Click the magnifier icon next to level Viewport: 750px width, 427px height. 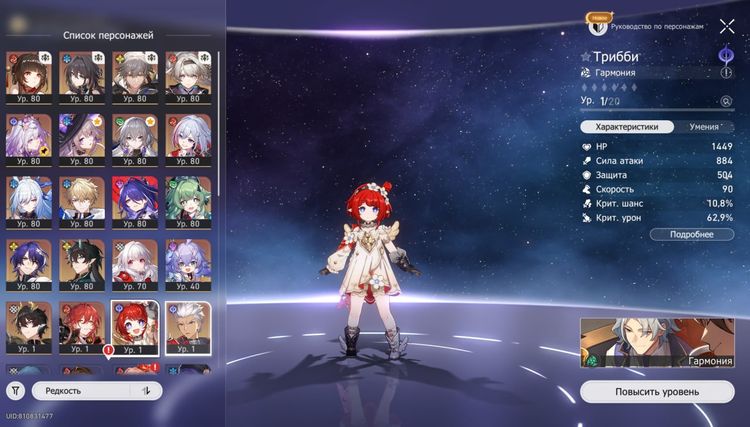point(726,101)
